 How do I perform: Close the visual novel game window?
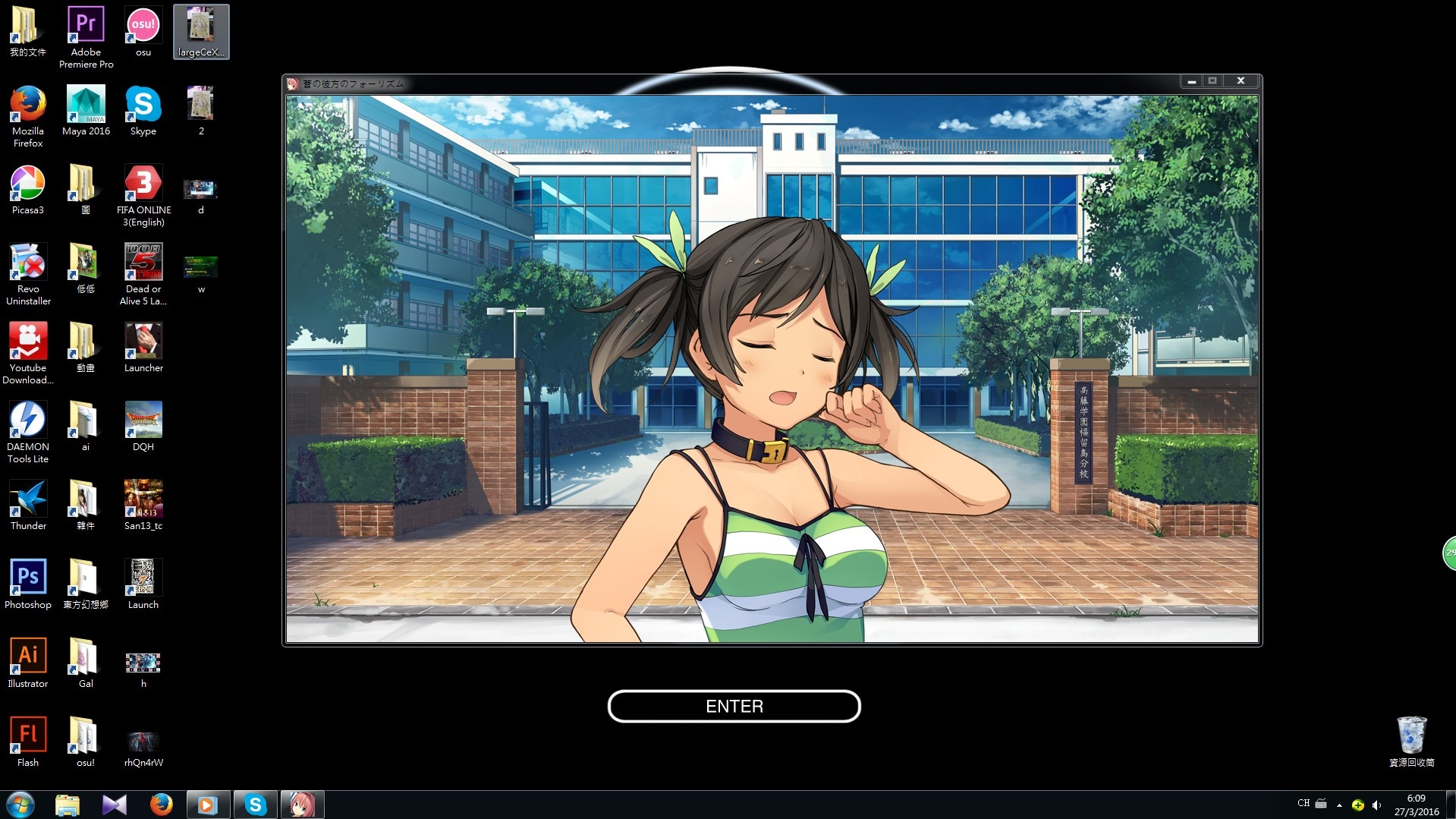point(1241,81)
